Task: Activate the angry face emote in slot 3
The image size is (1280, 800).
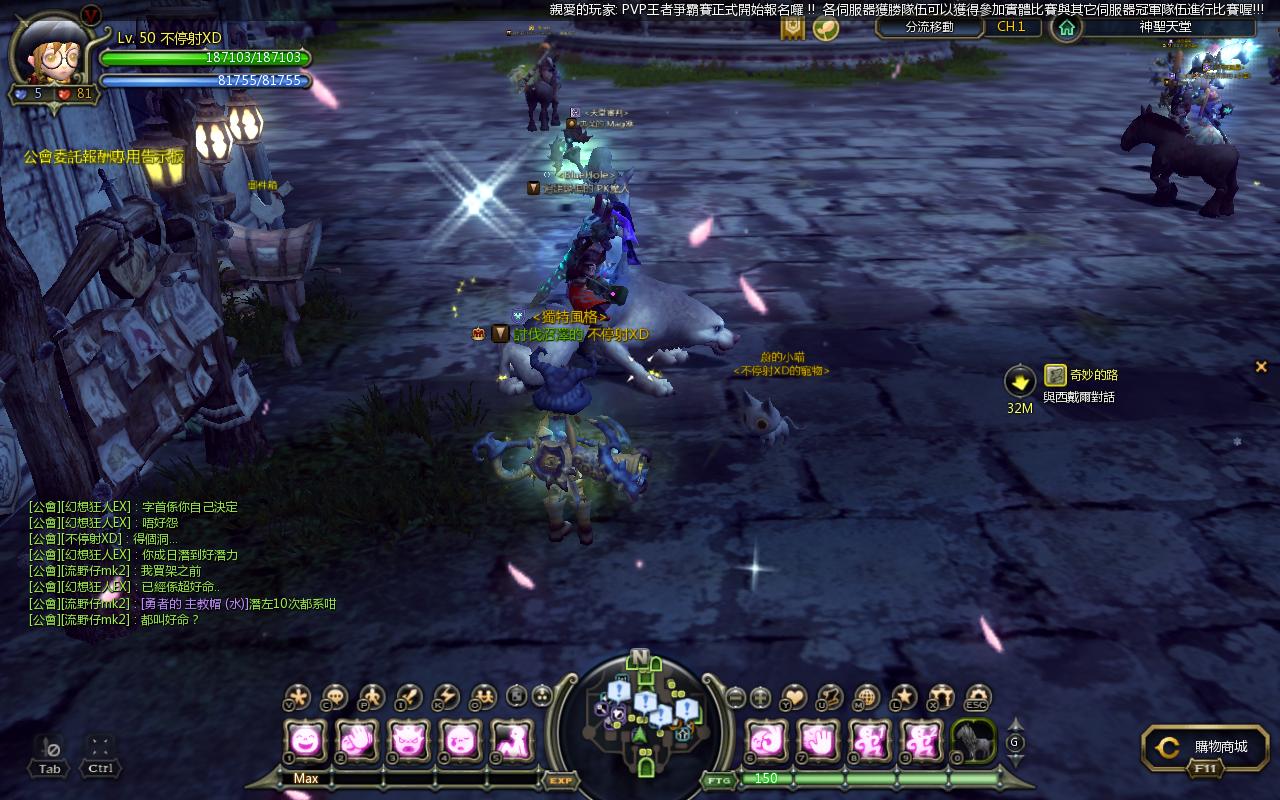Action: [x=409, y=741]
